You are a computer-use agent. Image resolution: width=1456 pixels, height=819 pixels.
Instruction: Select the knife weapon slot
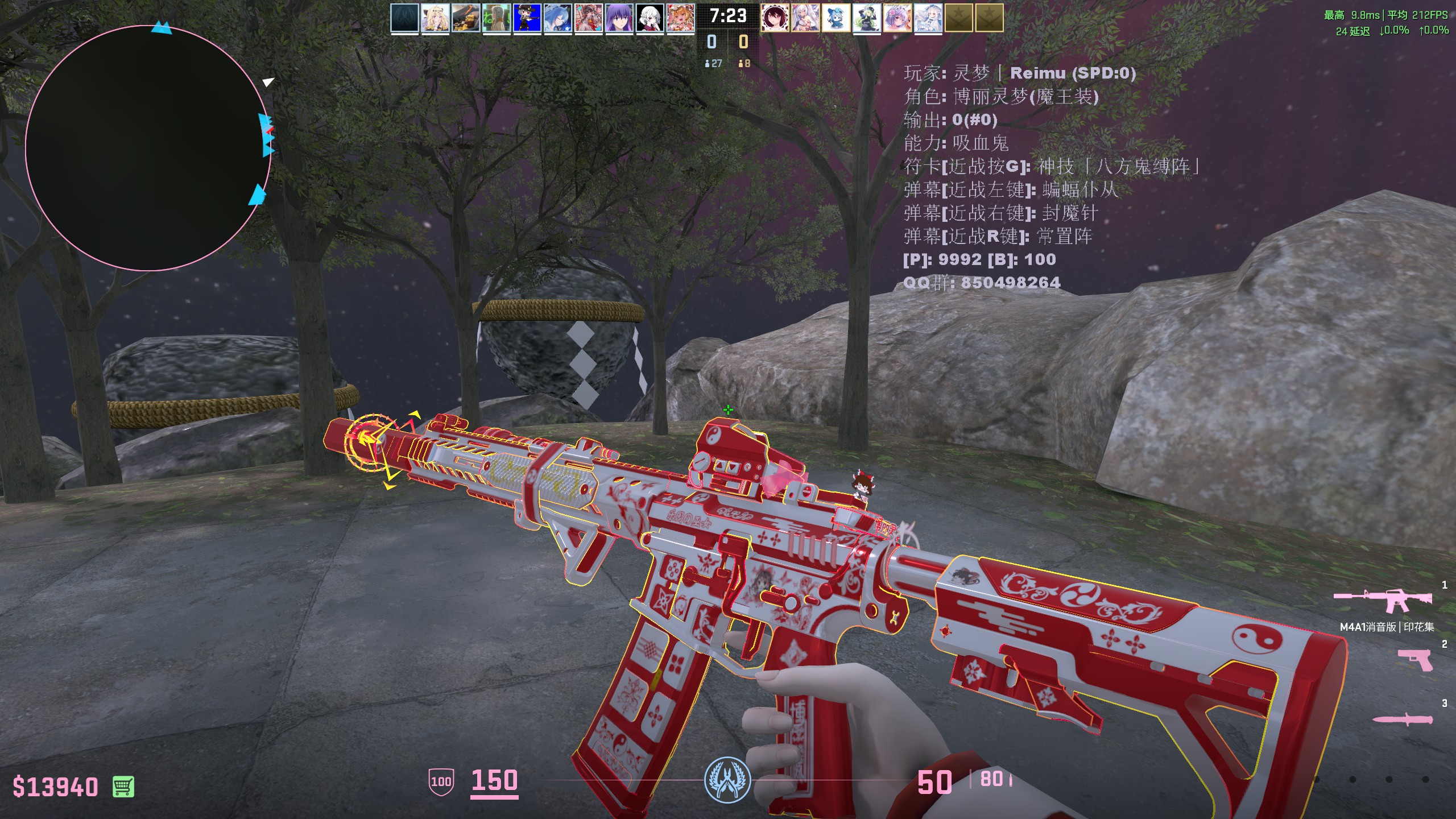1401,719
